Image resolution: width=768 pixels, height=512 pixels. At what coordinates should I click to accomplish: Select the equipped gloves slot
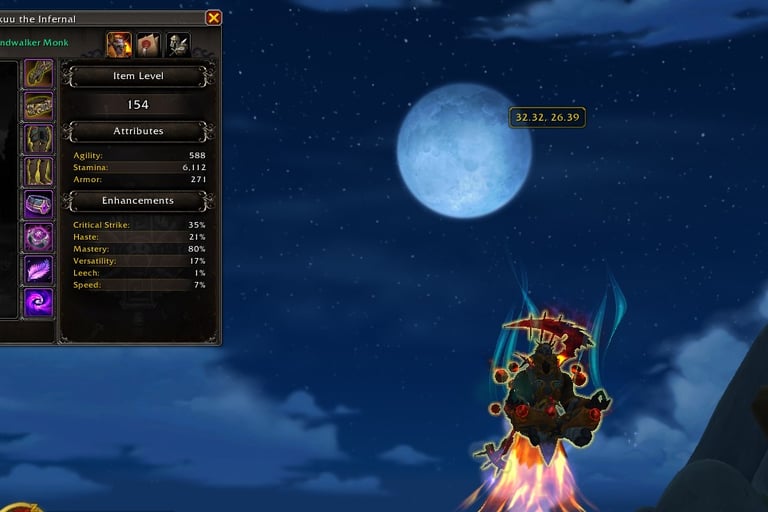(x=39, y=74)
